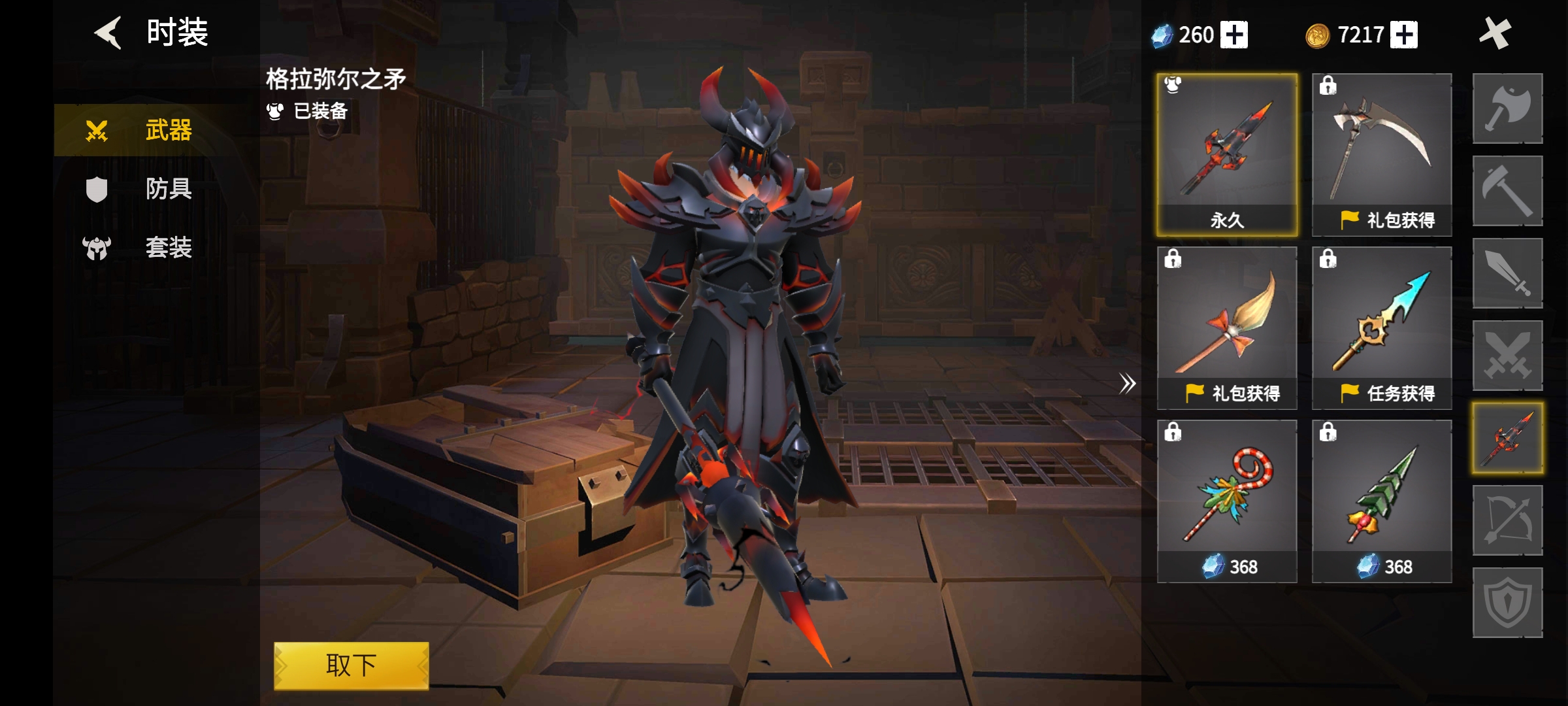Viewport: 1568px width, 706px height.
Task: Add more blue gems with the plus button
Action: coord(1234,35)
